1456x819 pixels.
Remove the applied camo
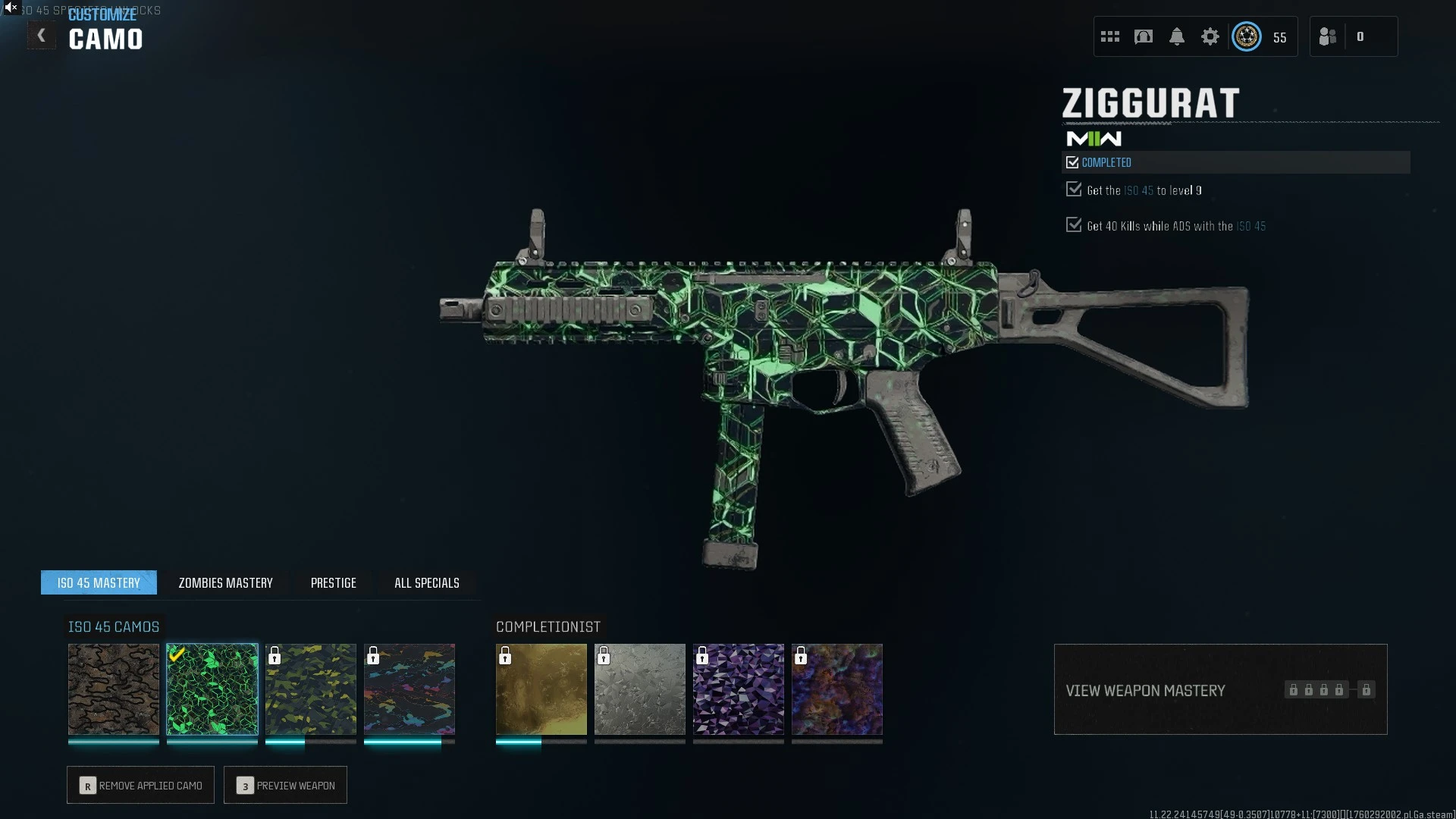pyautogui.click(x=140, y=785)
